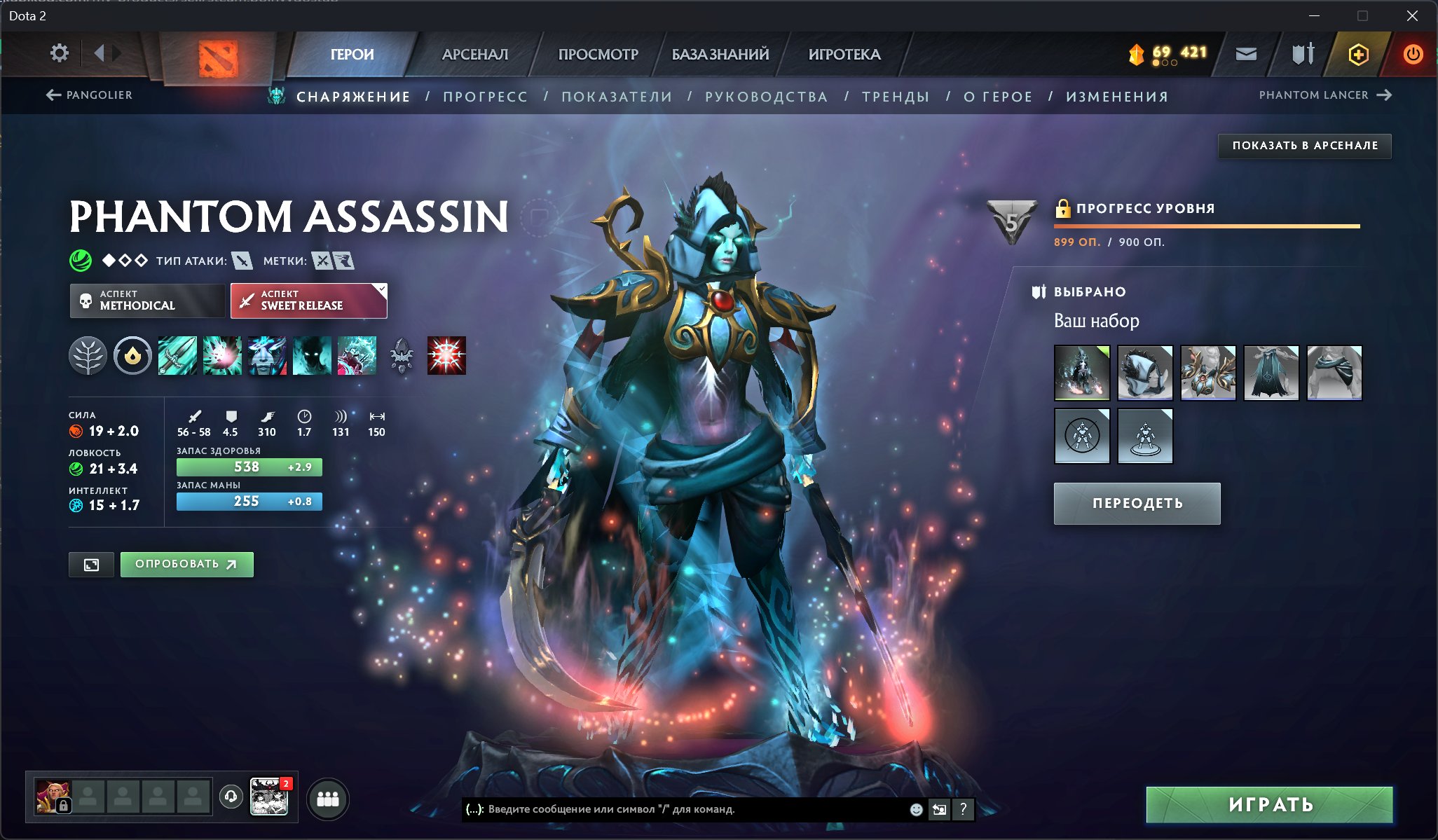Image resolution: width=1438 pixels, height=840 pixels.
Task: Click the innate facet droplet icon
Action: (x=134, y=355)
